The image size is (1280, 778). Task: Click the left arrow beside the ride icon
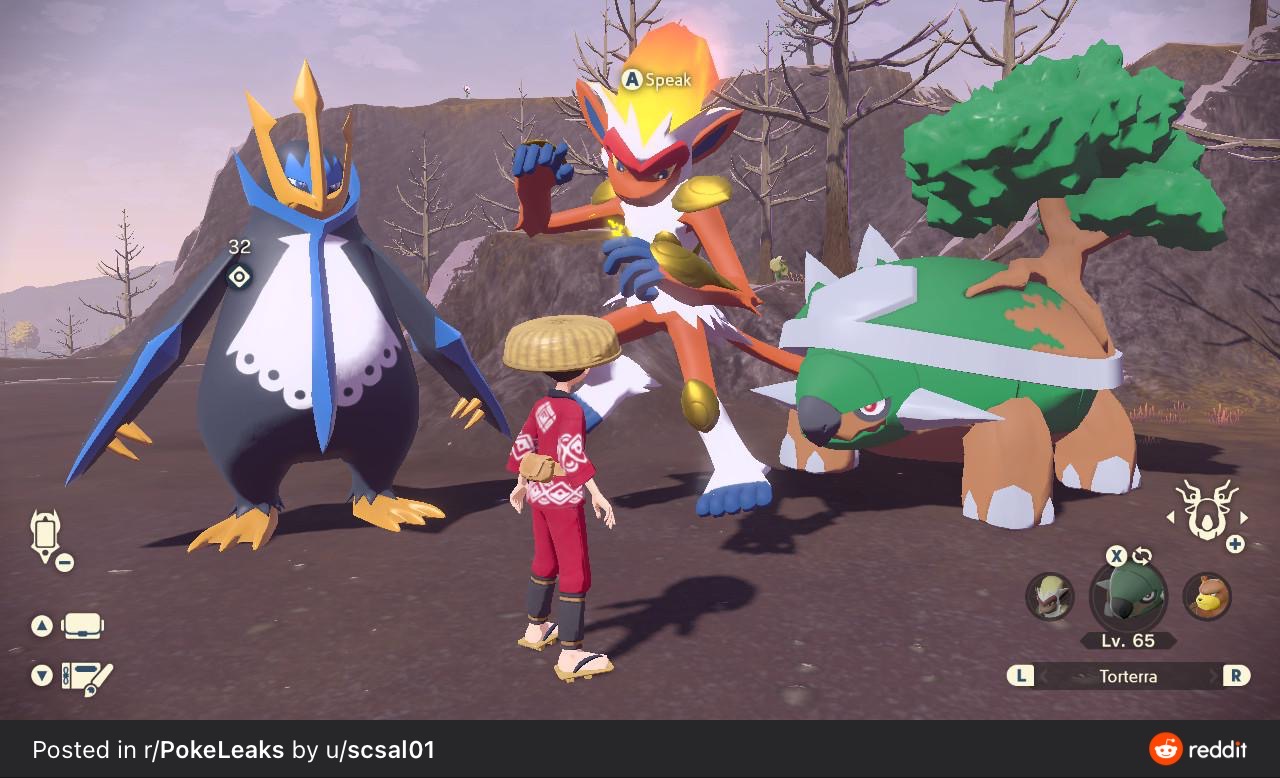(1171, 518)
